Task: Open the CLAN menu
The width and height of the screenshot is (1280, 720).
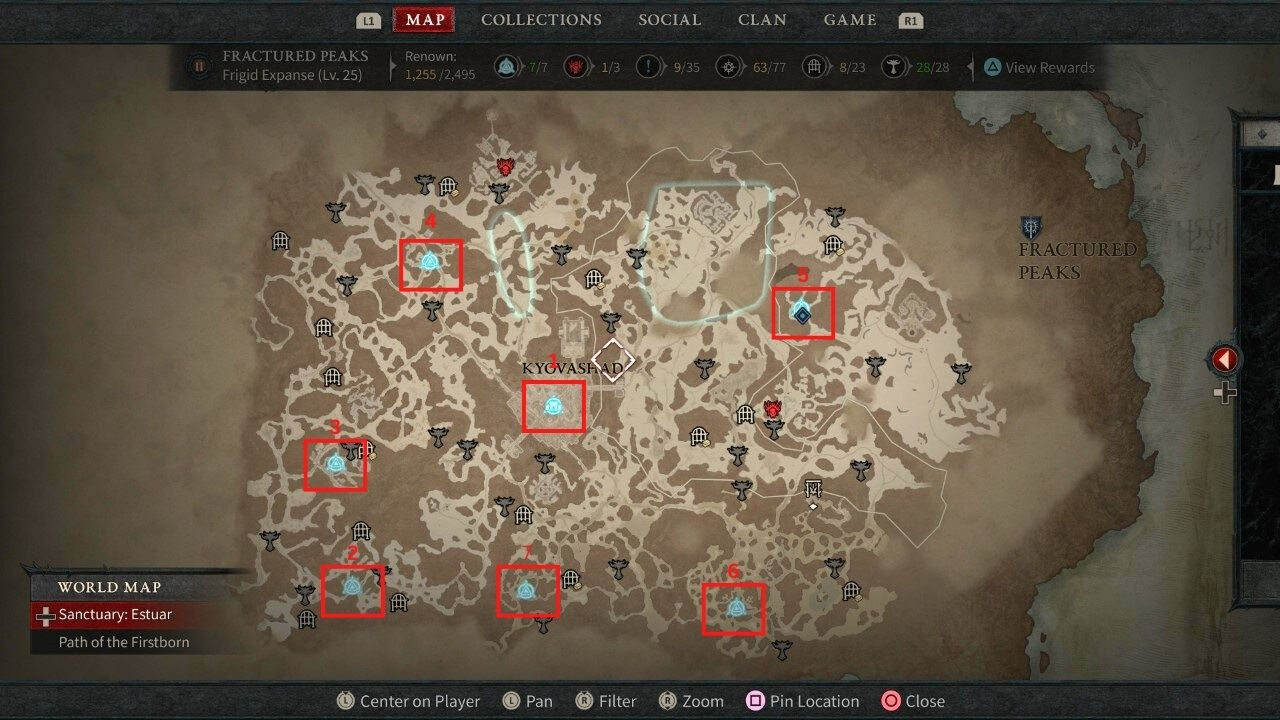Action: coord(762,19)
